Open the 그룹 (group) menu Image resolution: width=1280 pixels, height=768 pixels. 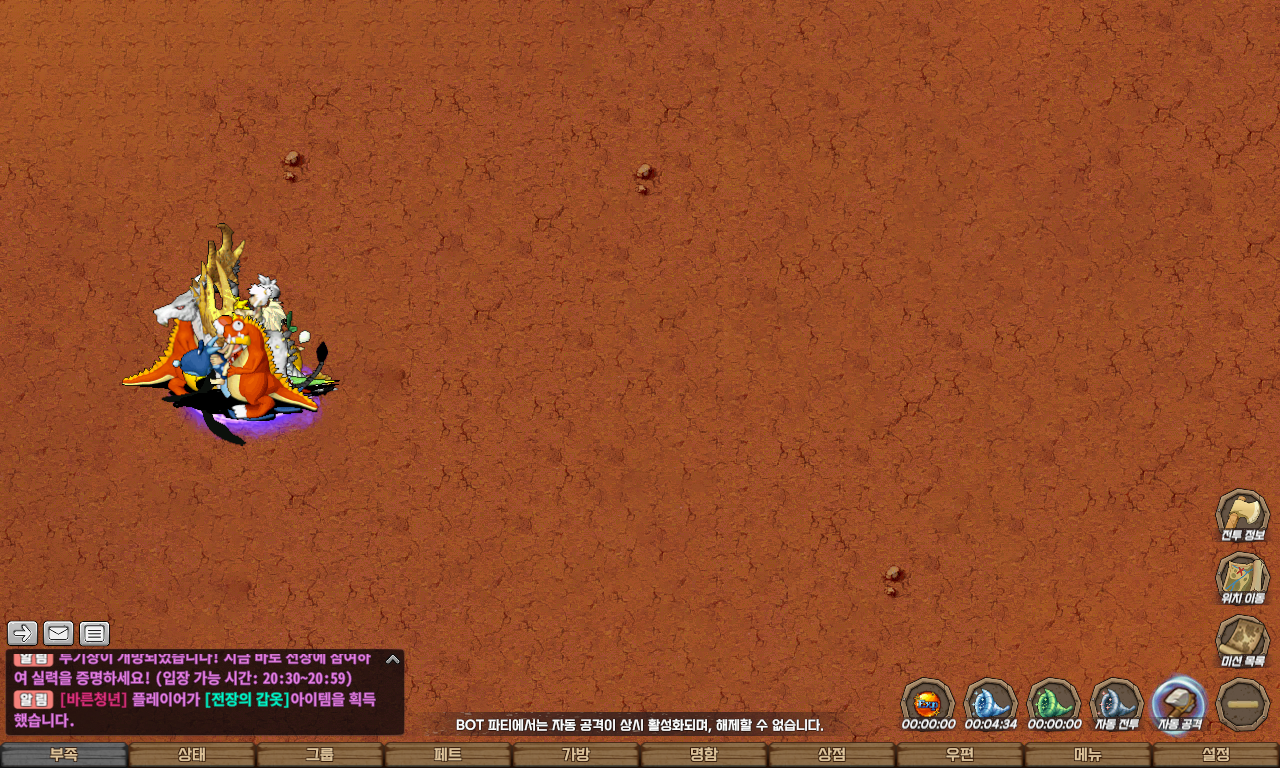pos(320,755)
